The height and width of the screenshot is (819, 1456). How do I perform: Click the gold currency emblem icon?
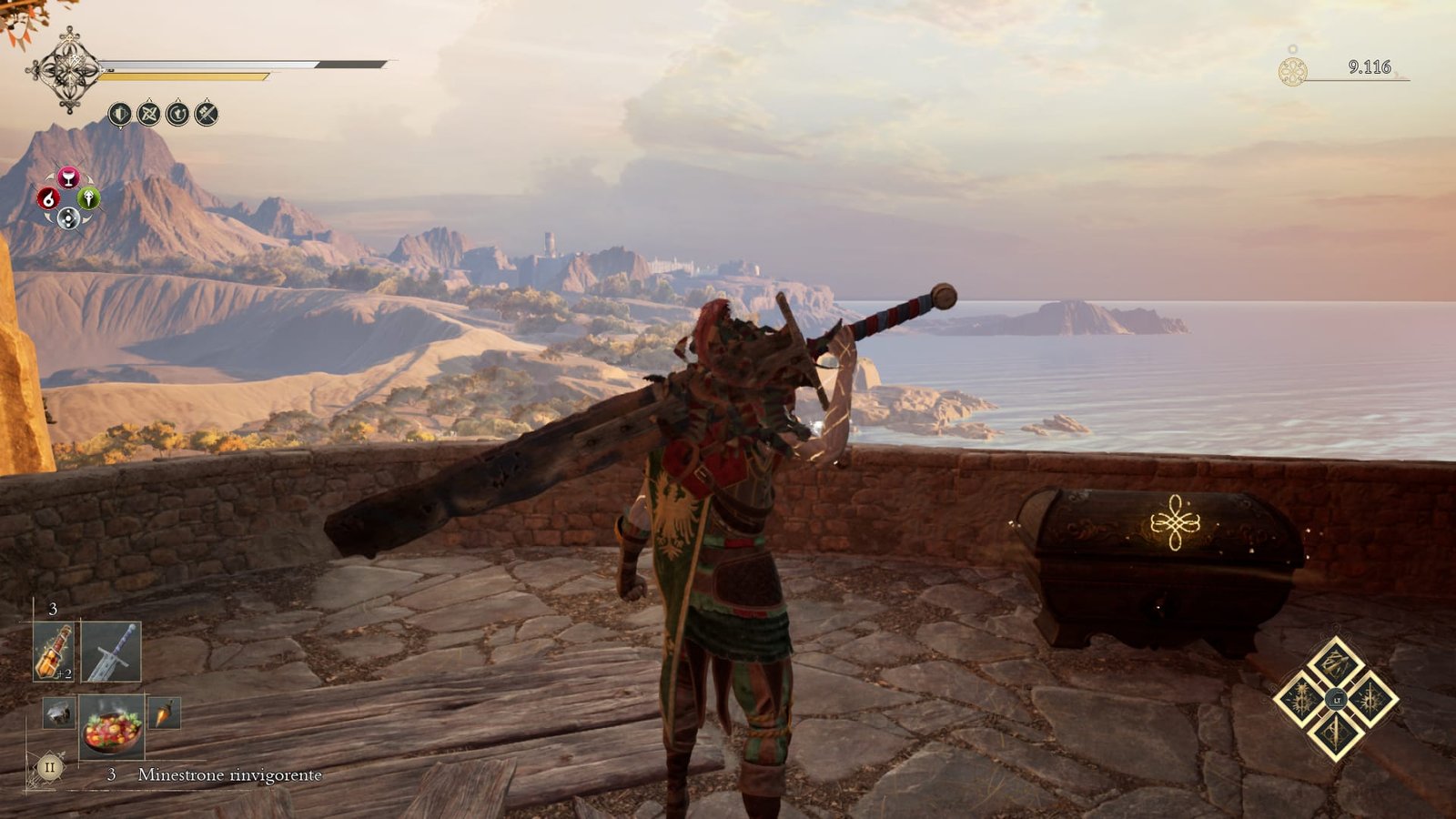click(1292, 72)
